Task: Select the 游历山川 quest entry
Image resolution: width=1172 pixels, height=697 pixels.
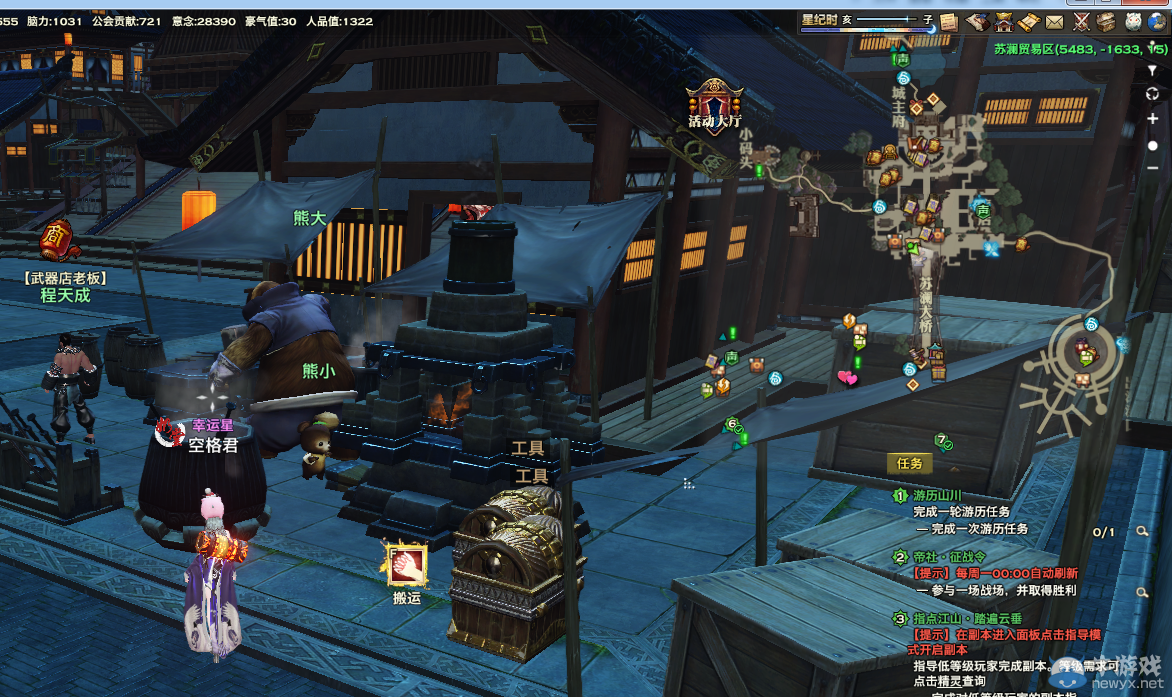Action: 936,495
